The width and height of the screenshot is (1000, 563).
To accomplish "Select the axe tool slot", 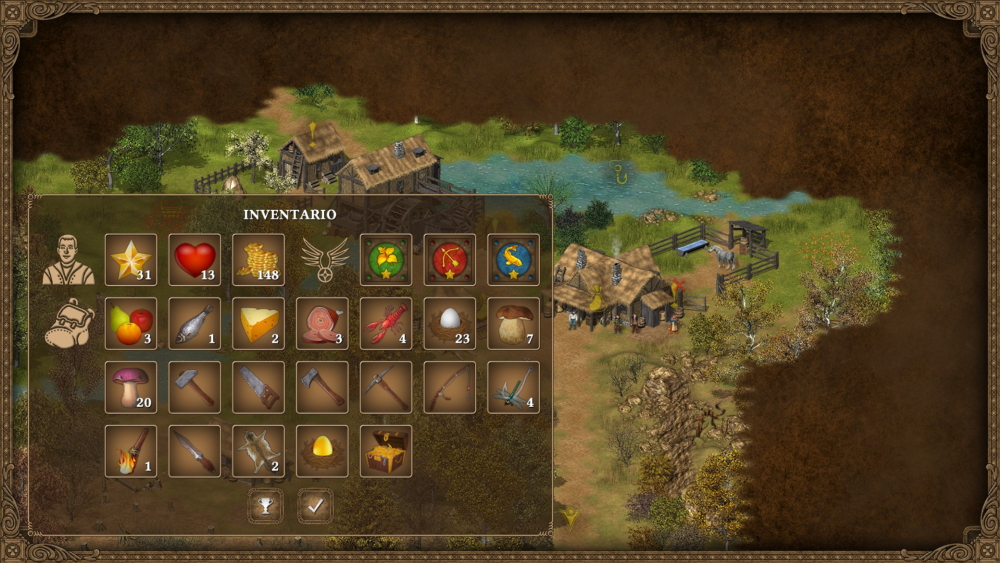I will coord(322,387).
